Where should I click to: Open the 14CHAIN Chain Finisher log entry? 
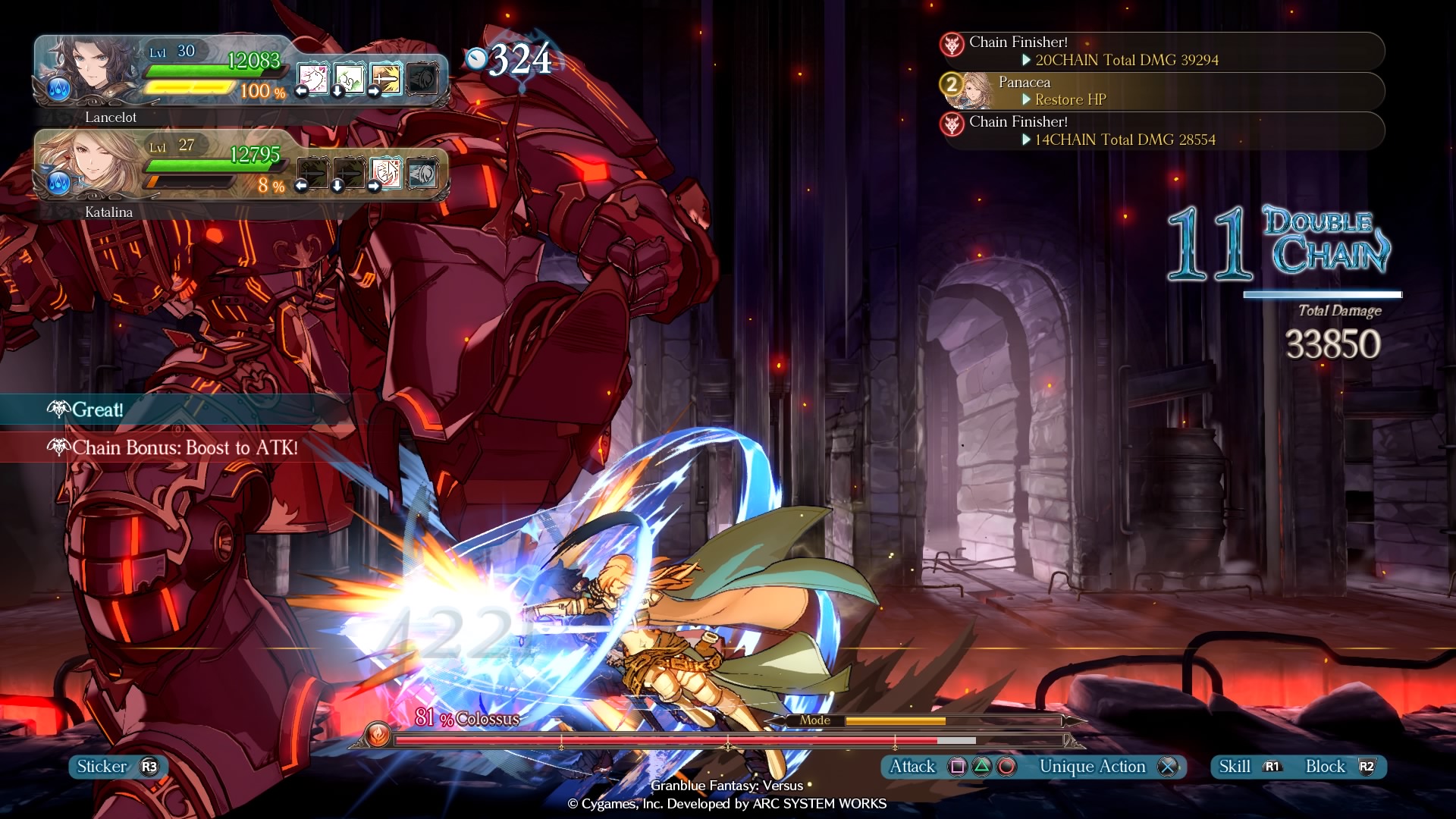click(1162, 130)
